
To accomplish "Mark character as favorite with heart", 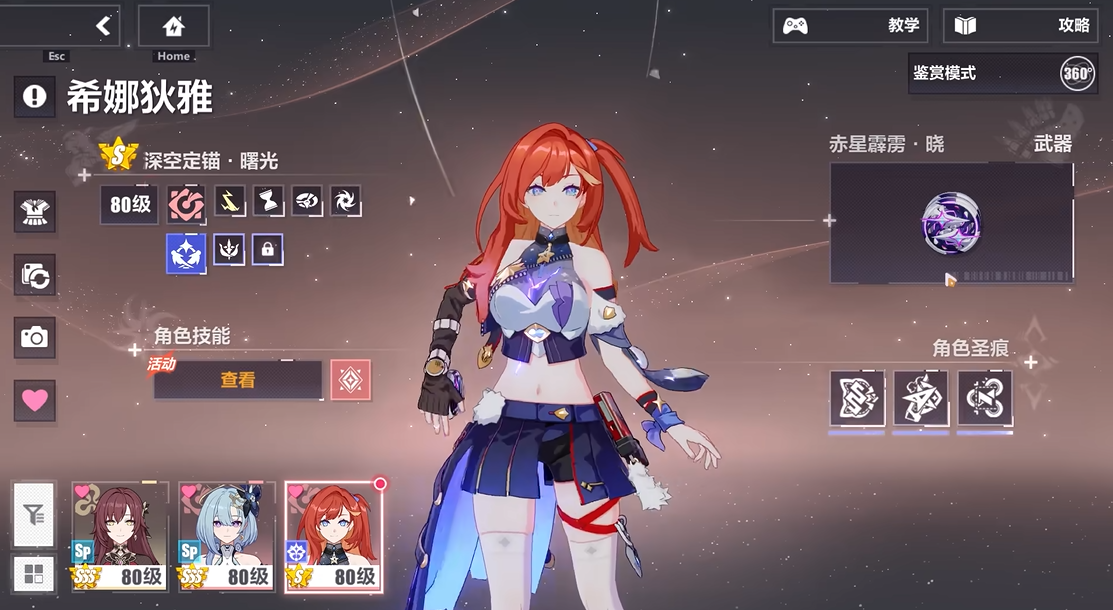I will (35, 400).
